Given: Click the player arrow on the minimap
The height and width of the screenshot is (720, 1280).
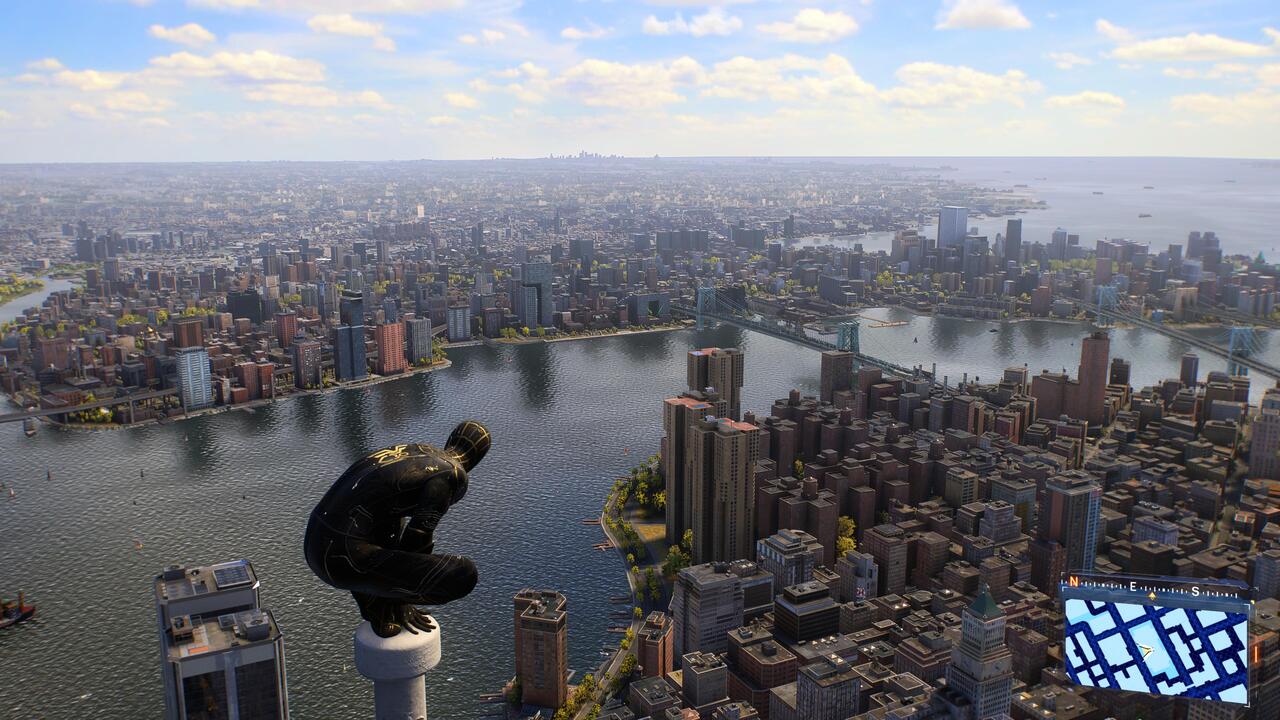Looking at the screenshot, I should (1144, 651).
